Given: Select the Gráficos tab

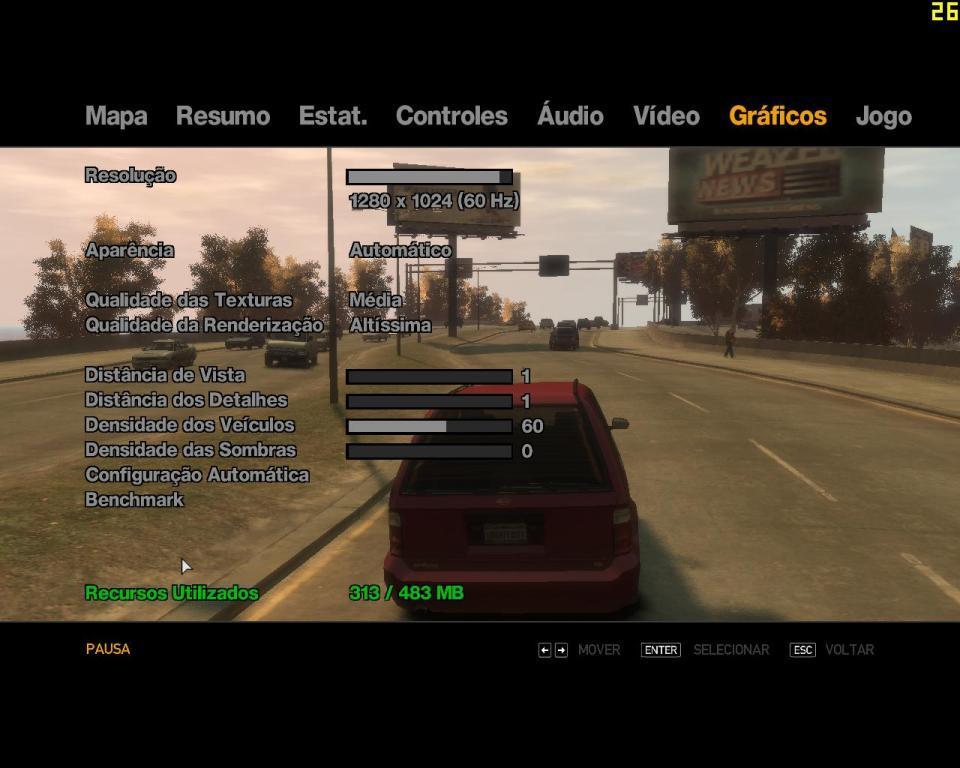Looking at the screenshot, I should (777, 116).
